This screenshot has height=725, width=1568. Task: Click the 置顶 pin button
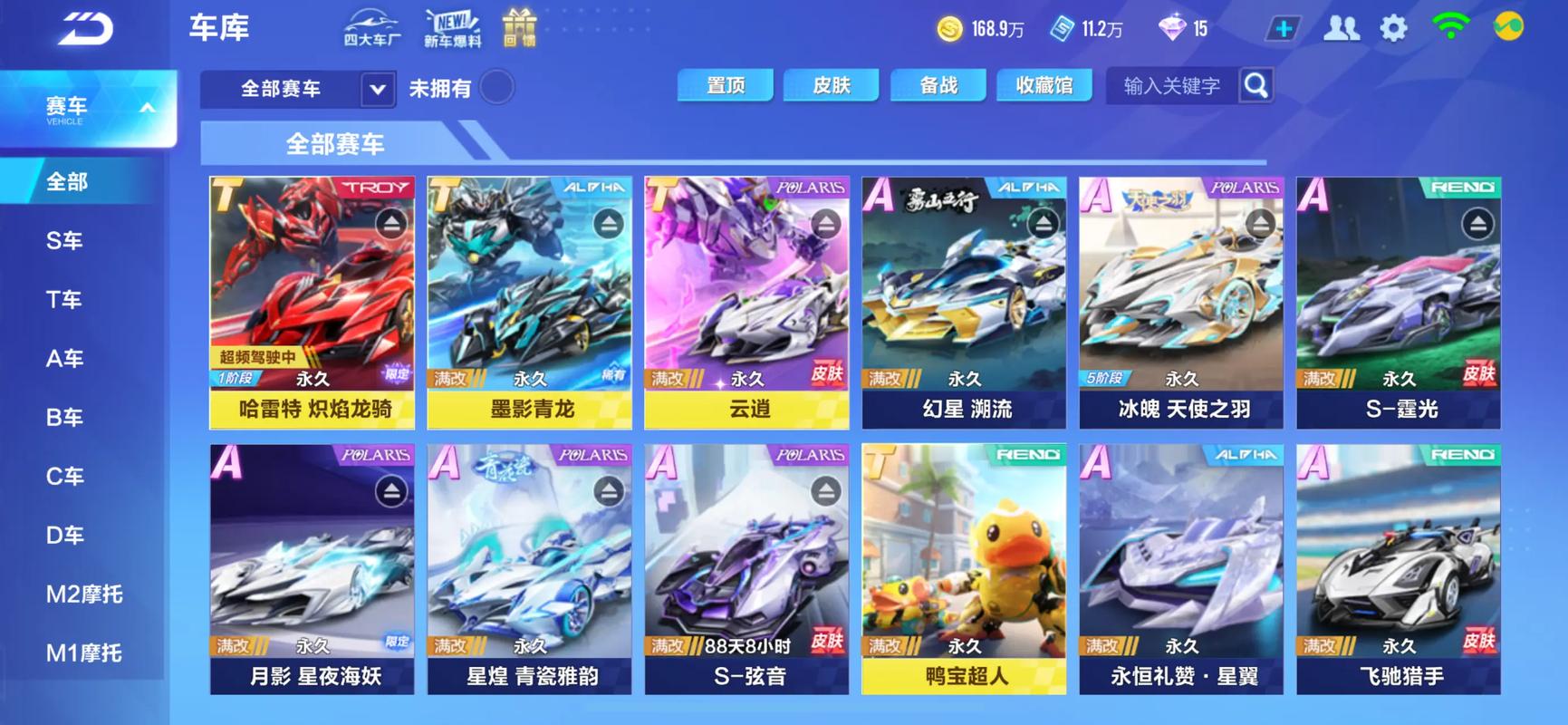click(x=725, y=84)
